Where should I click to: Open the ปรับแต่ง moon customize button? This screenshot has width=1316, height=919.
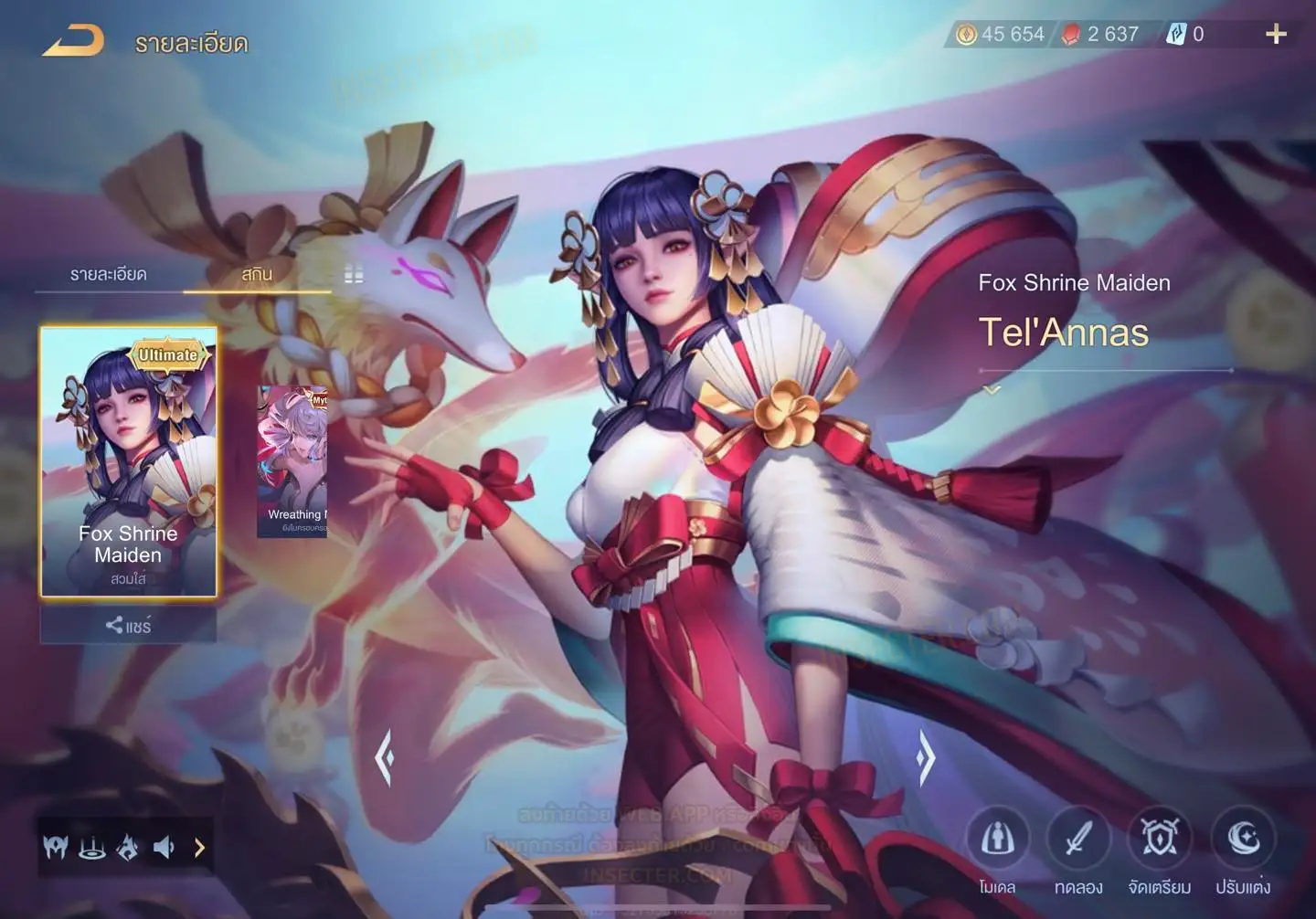(1243, 839)
